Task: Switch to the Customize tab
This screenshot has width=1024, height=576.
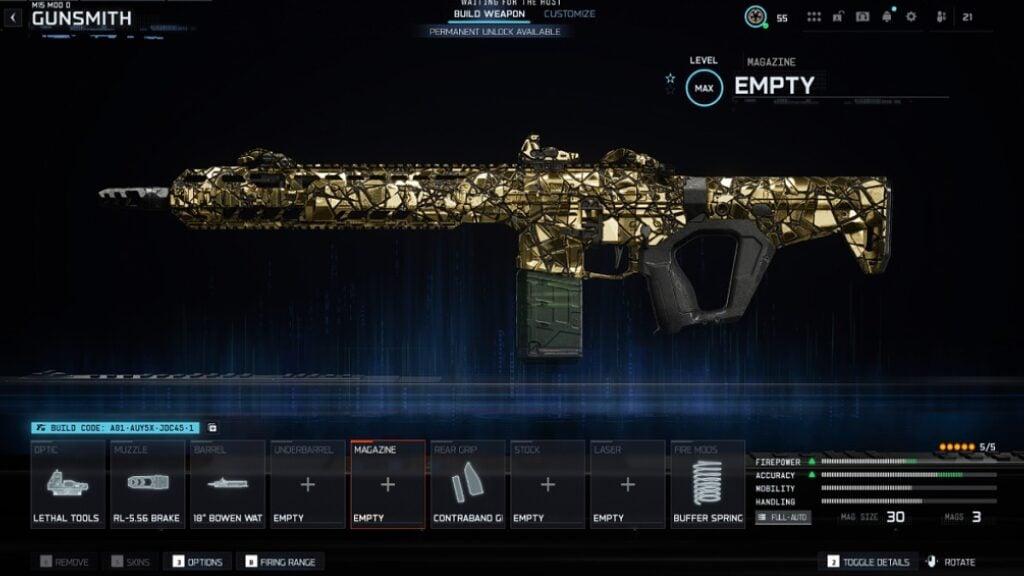Action: (569, 14)
